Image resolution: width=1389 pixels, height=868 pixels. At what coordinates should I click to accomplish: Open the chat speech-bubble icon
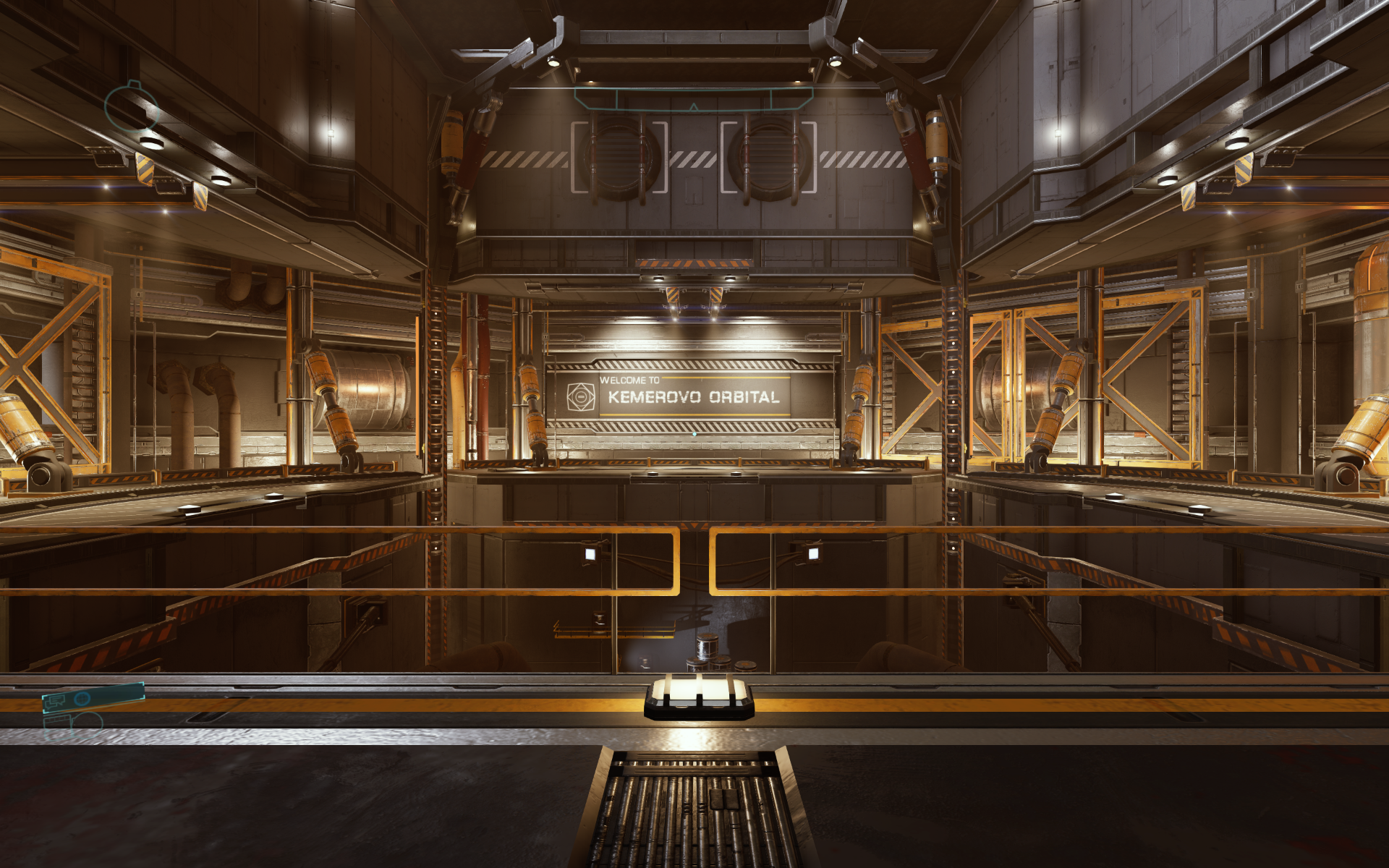[55, 701]
